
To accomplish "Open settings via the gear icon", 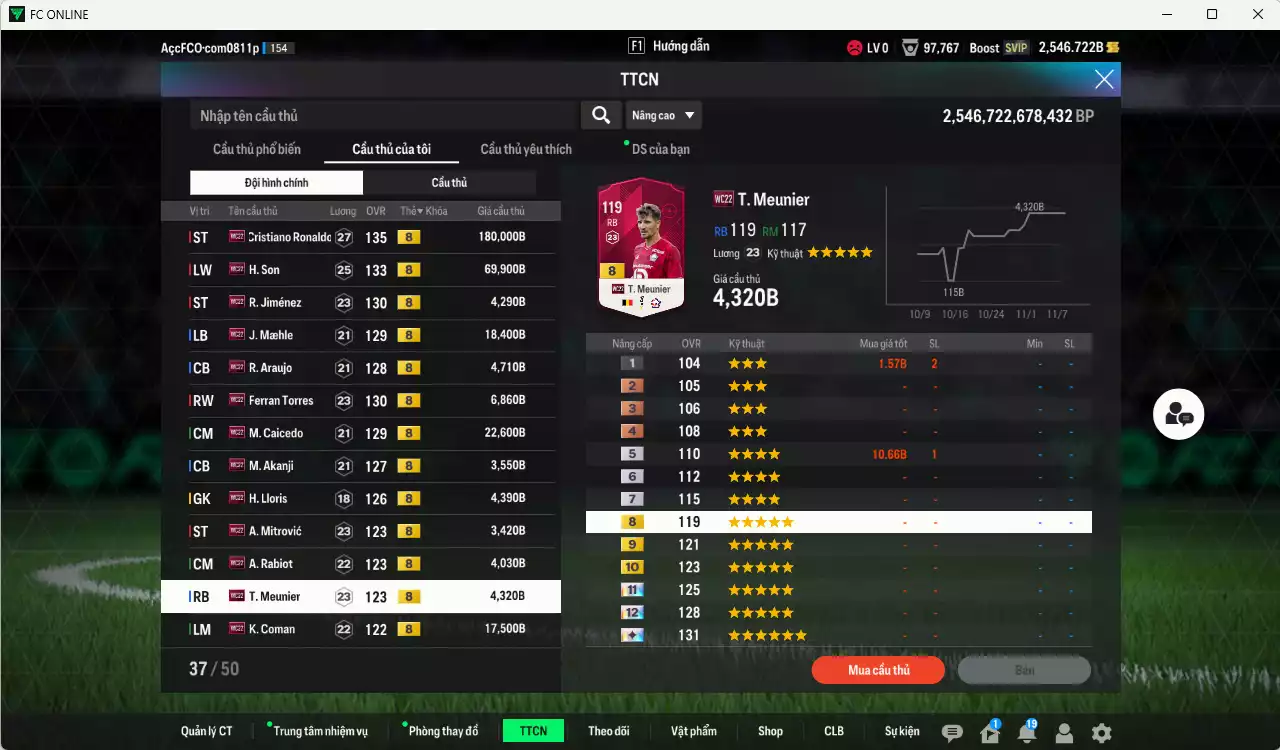I will [x=1101, y=731].
